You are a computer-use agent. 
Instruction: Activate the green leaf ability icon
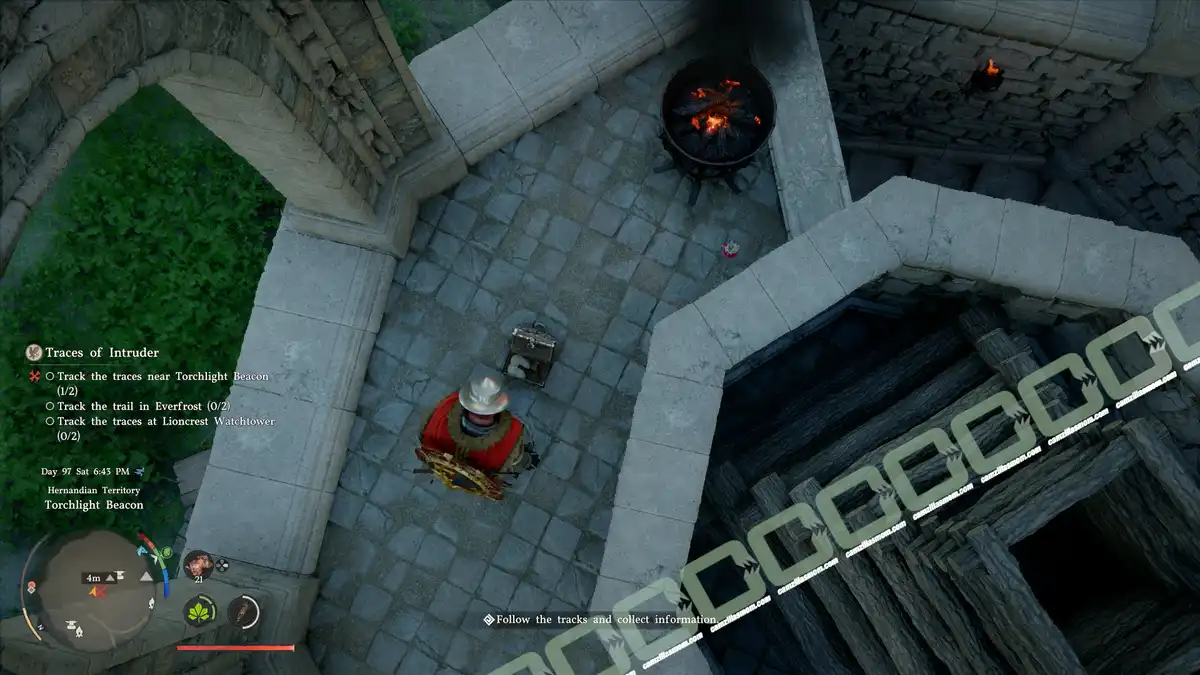(x=200, y=611)
